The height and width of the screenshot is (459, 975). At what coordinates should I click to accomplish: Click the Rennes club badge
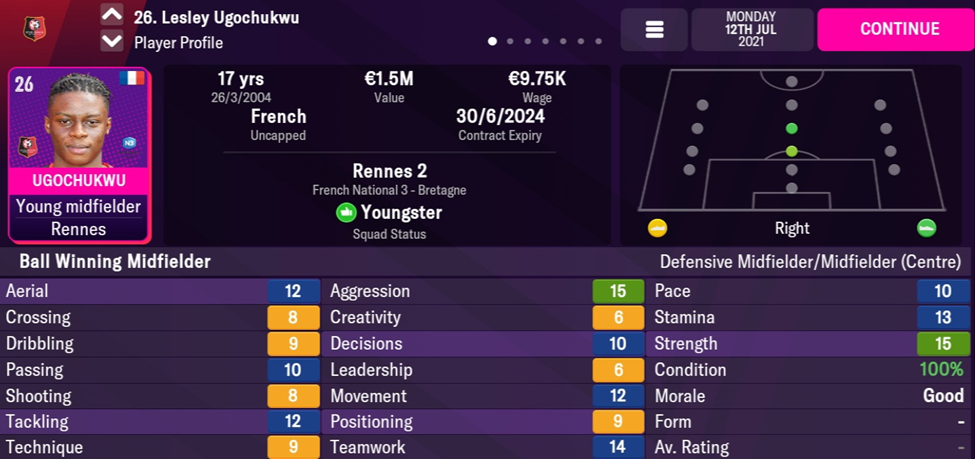click(35, 29)
